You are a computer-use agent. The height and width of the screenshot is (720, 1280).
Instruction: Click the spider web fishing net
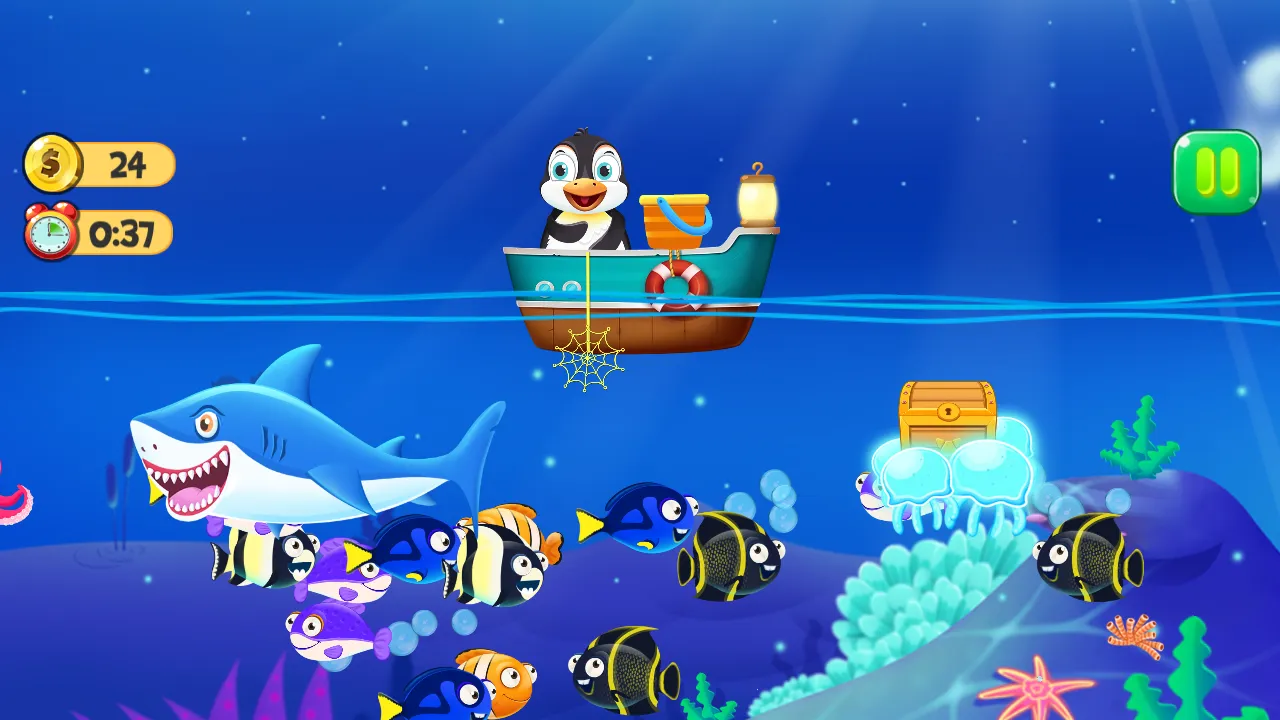[588, 358]
